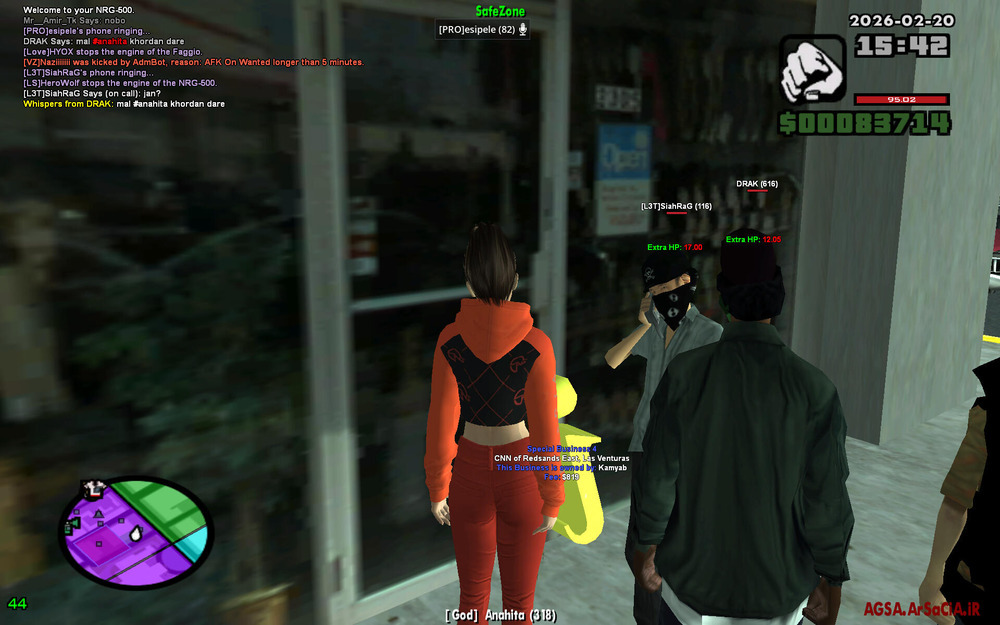1000x625 pixels.
Task: Click the circular radar minimap
Action: [x=137, y=529]
